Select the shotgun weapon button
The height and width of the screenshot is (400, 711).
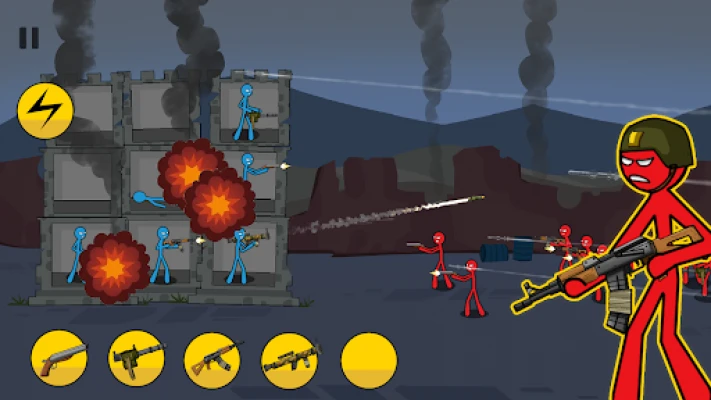tap(59, 360)
